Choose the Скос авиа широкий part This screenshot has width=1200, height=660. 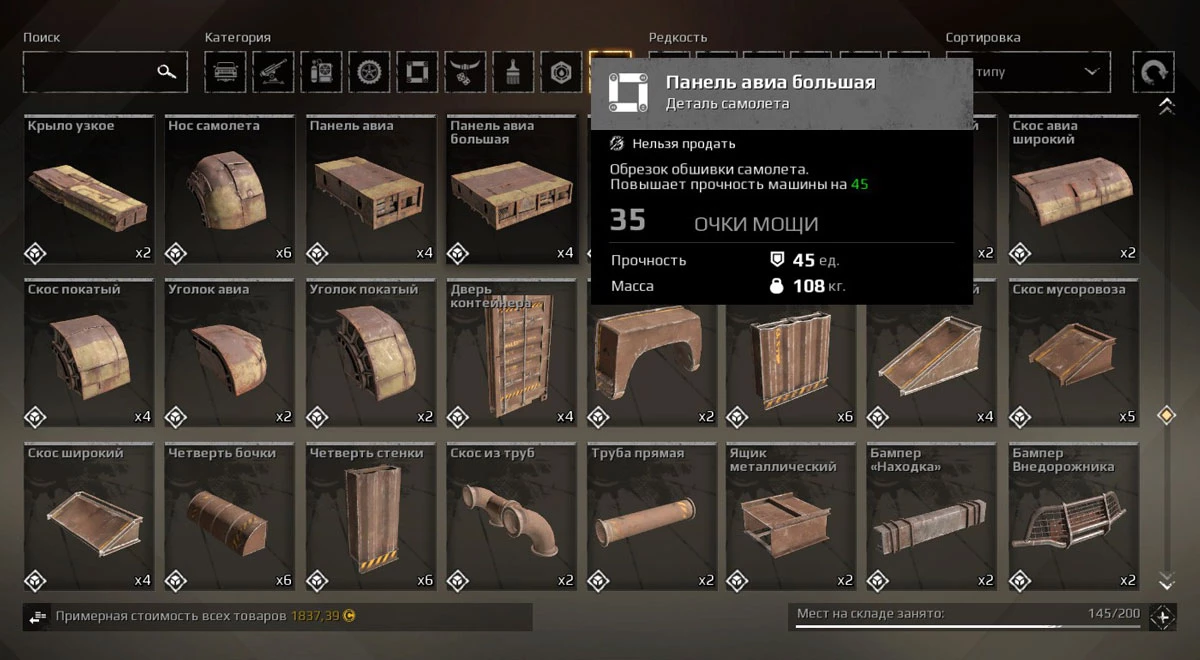coord(1073,190)
